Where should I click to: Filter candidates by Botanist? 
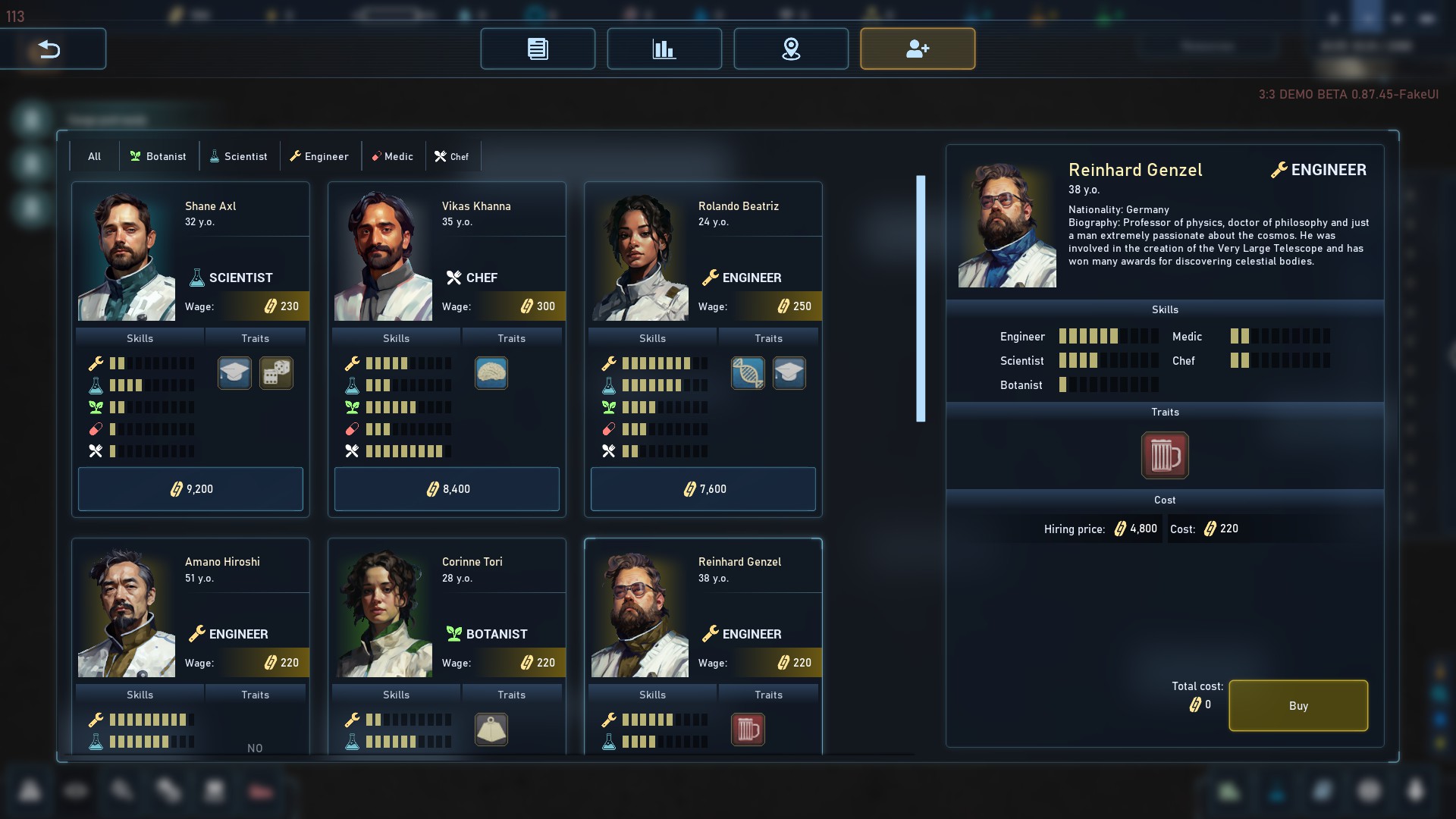158,156
